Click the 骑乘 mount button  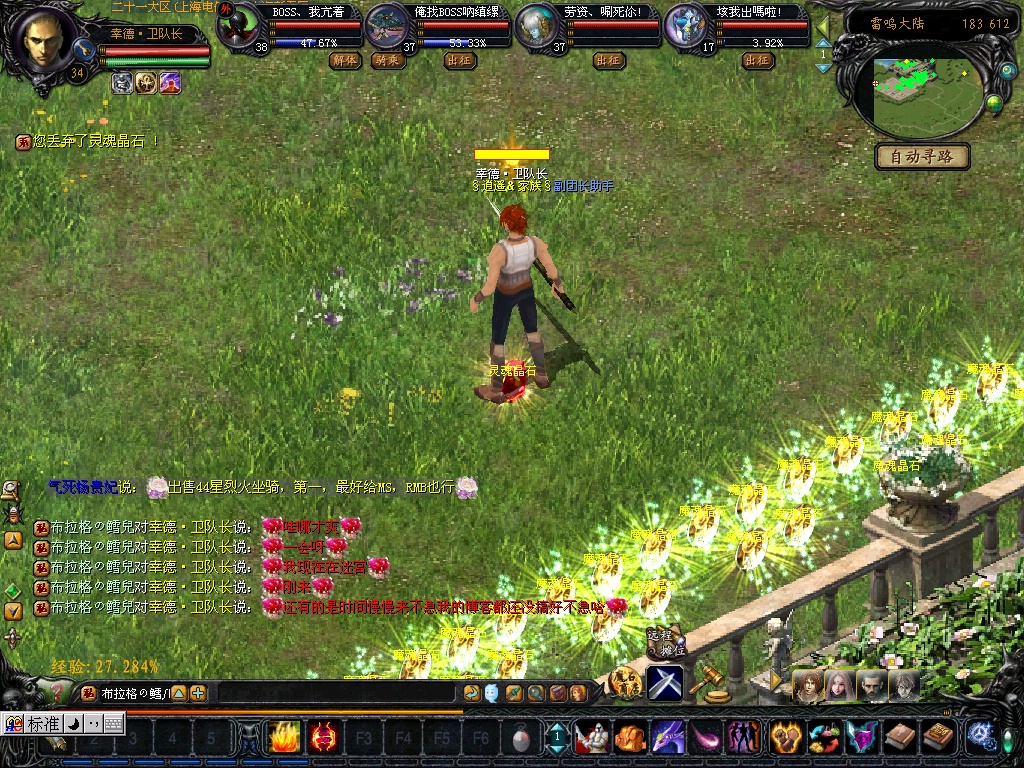pyautogui.click(x=385, y=60)
